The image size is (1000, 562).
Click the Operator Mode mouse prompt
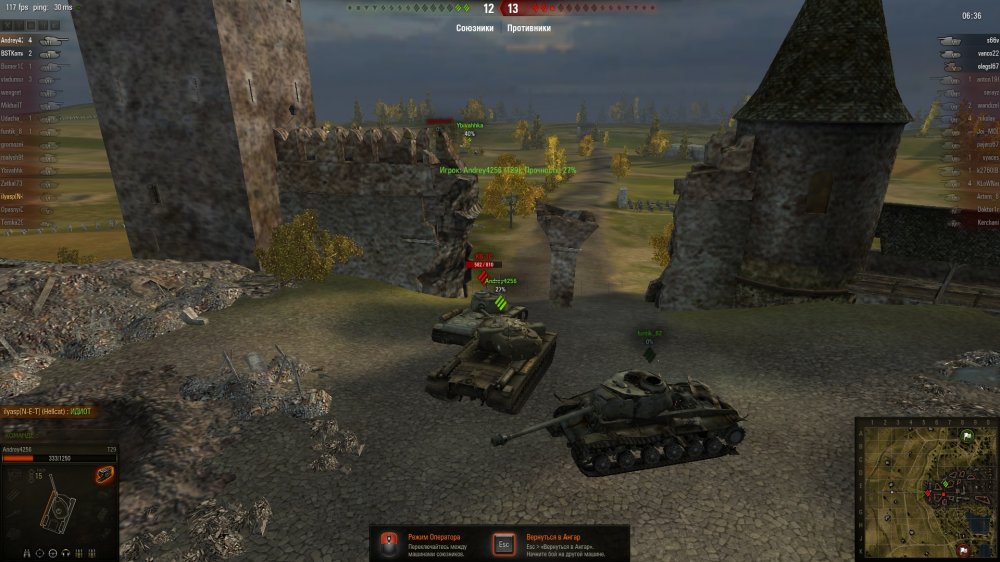click(390, 543)
